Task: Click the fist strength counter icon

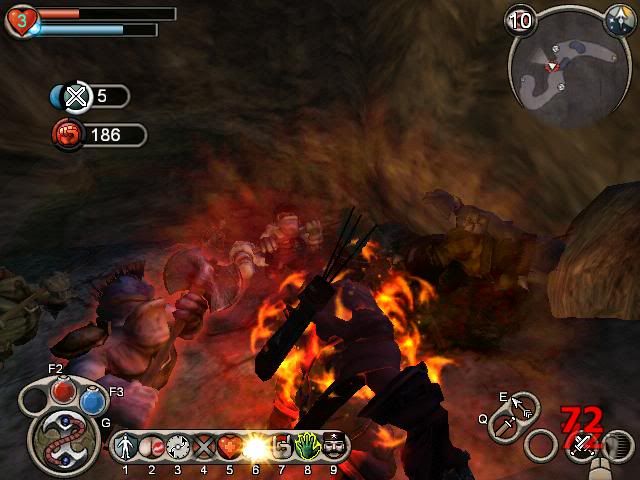Action: [68, 134]
